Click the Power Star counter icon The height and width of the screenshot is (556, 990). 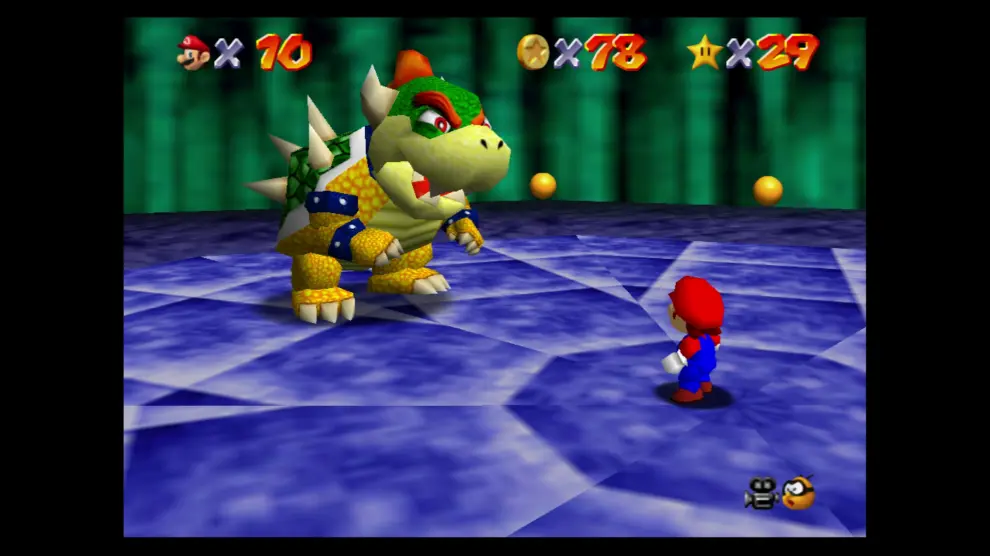(x=704, y=51)
